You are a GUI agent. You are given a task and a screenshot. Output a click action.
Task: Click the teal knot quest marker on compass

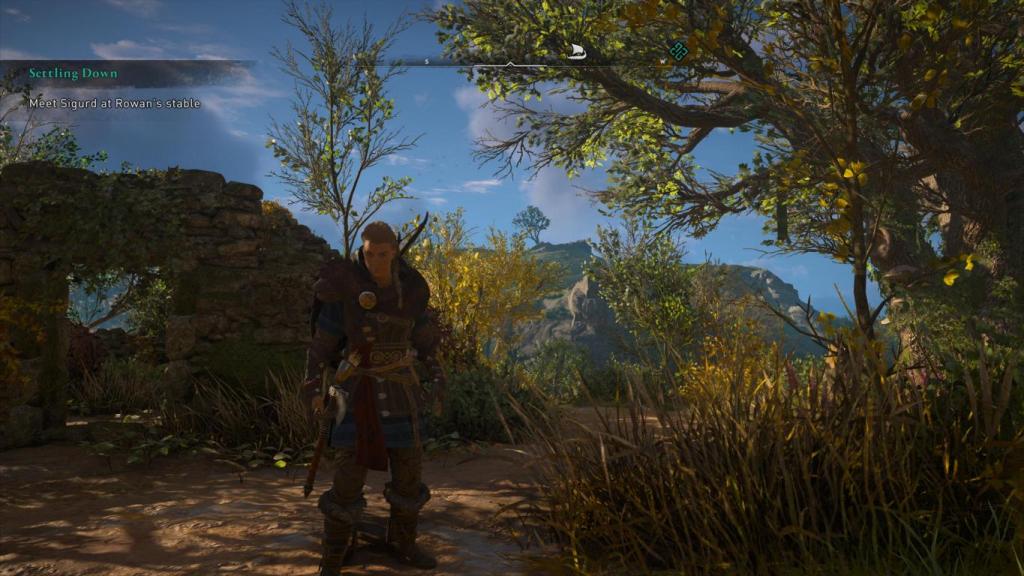point(678,51)
